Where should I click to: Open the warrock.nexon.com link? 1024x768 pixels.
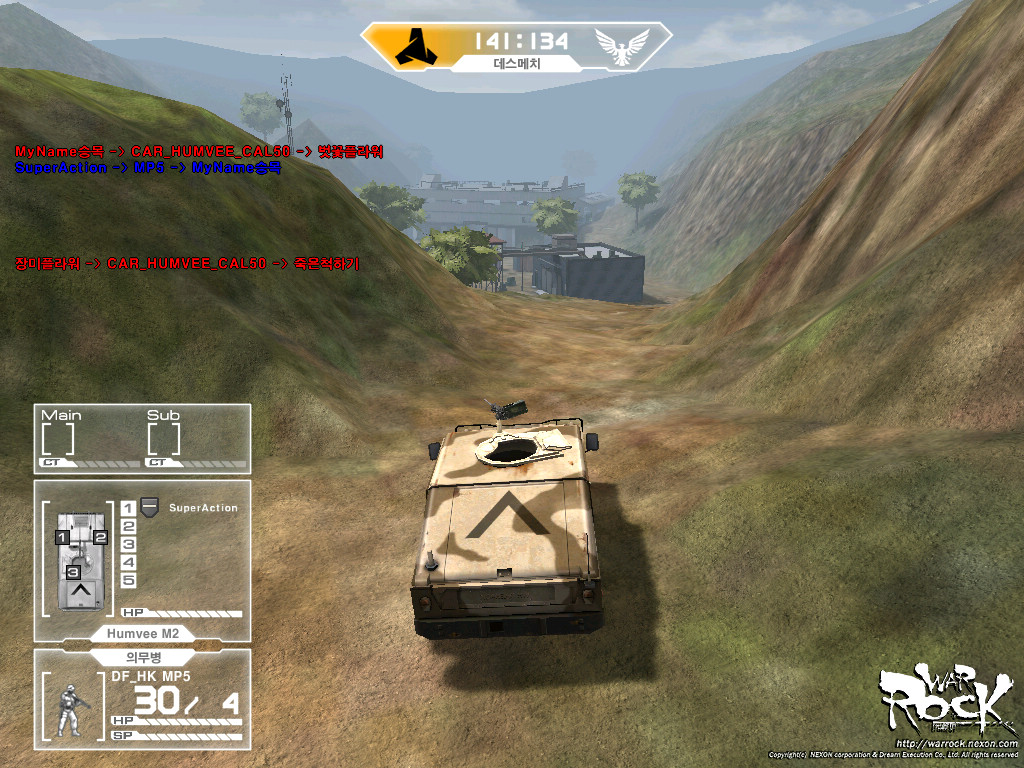958,743
